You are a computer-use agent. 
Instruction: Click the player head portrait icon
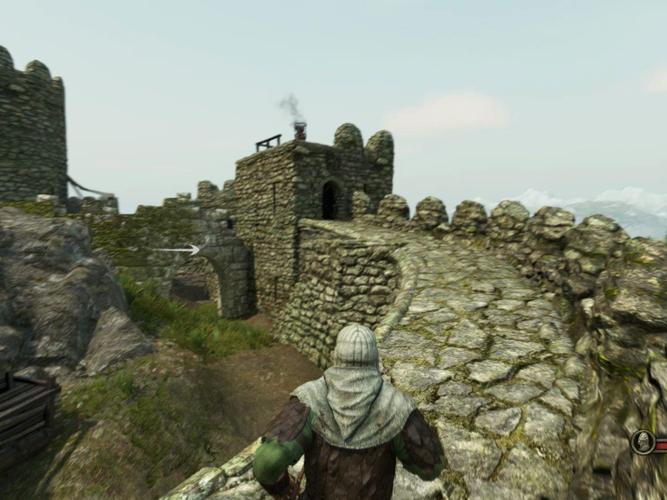(x=643, y=442)
